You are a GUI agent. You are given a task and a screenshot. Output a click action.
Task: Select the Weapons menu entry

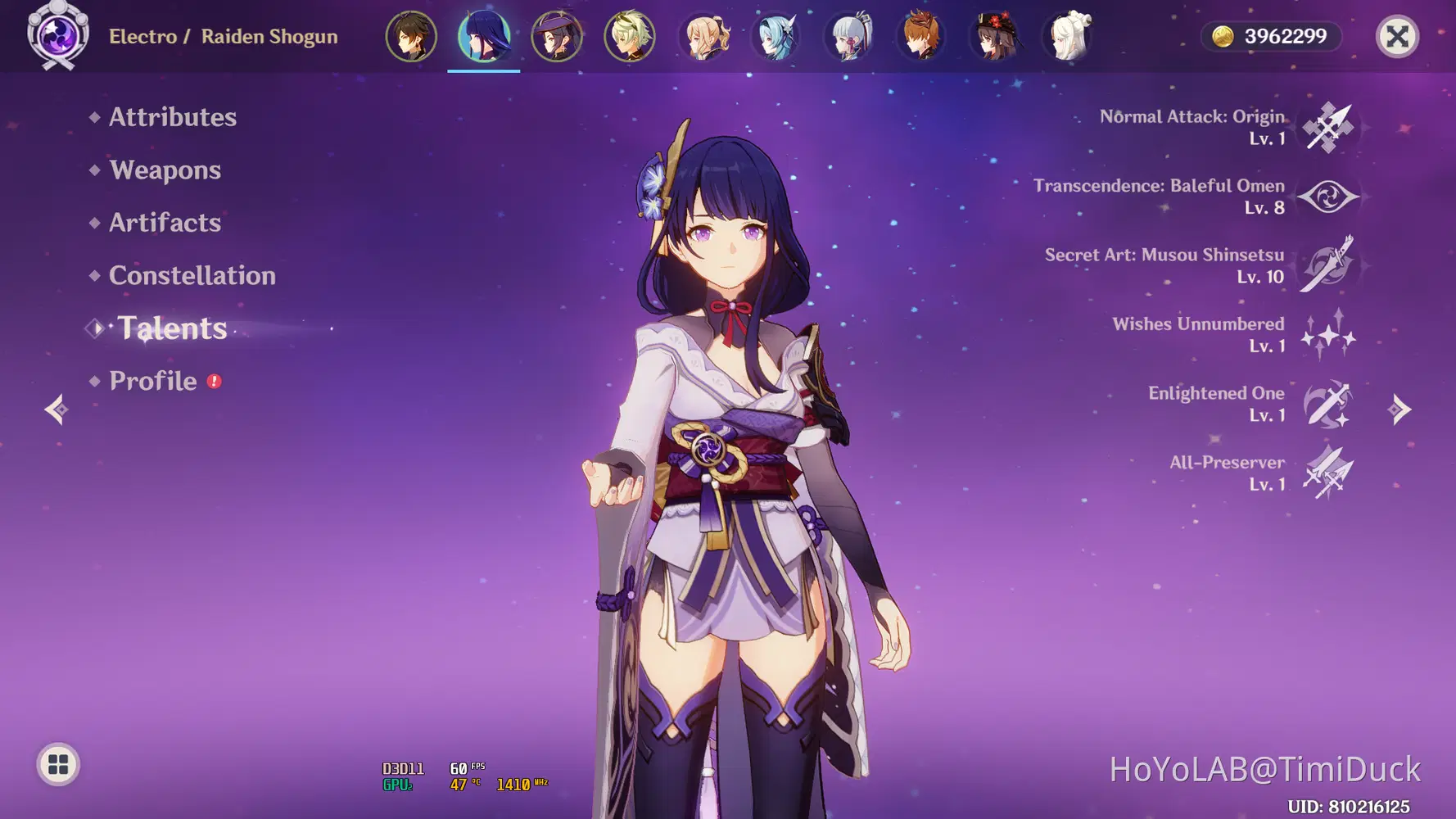165,170
